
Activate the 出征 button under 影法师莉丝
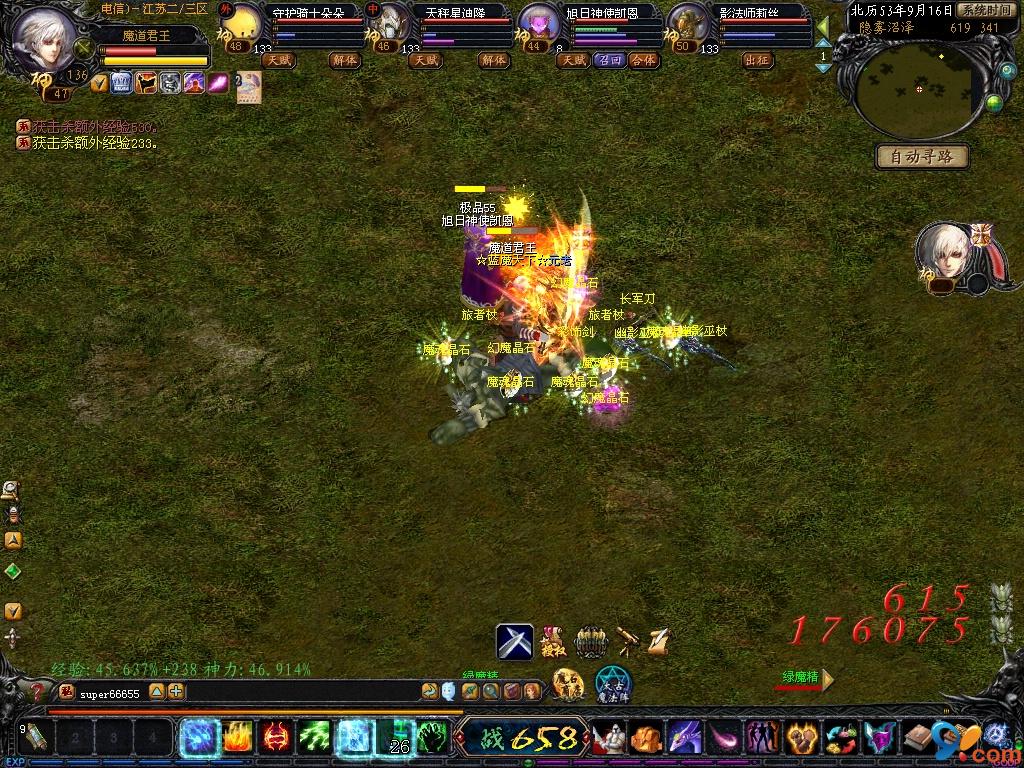pyautogui.click(x=757, y=60)
